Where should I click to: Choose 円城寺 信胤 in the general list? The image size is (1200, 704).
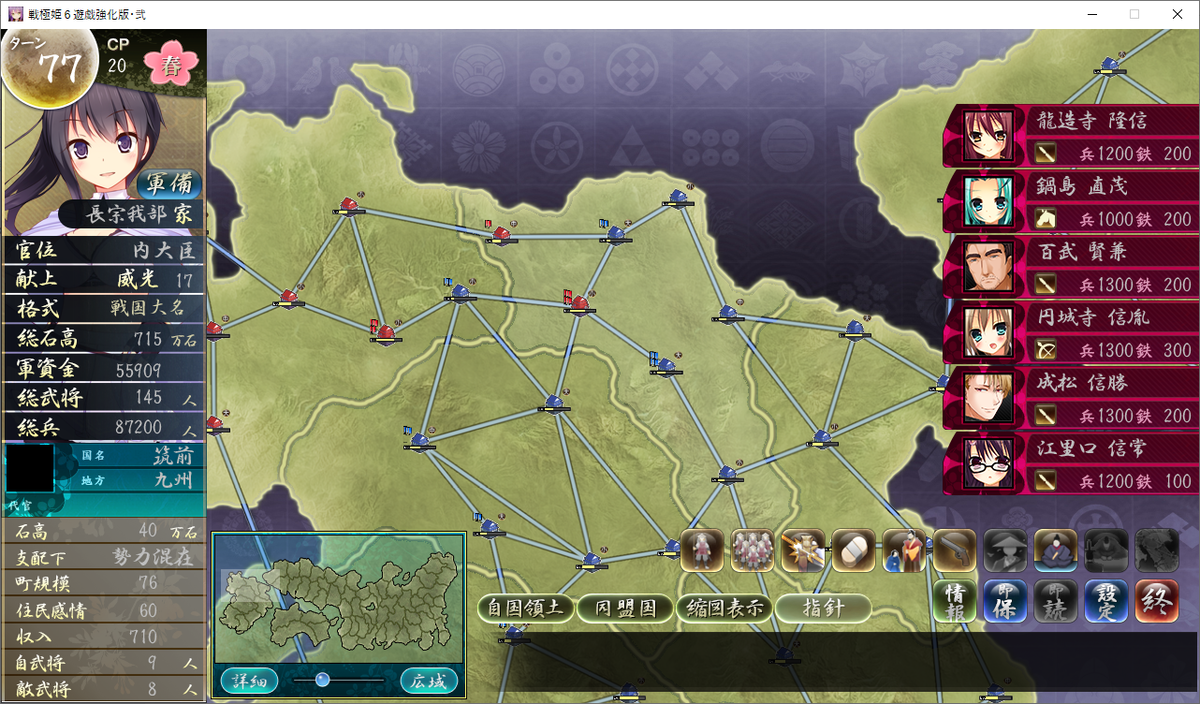tap(1070, 333)
